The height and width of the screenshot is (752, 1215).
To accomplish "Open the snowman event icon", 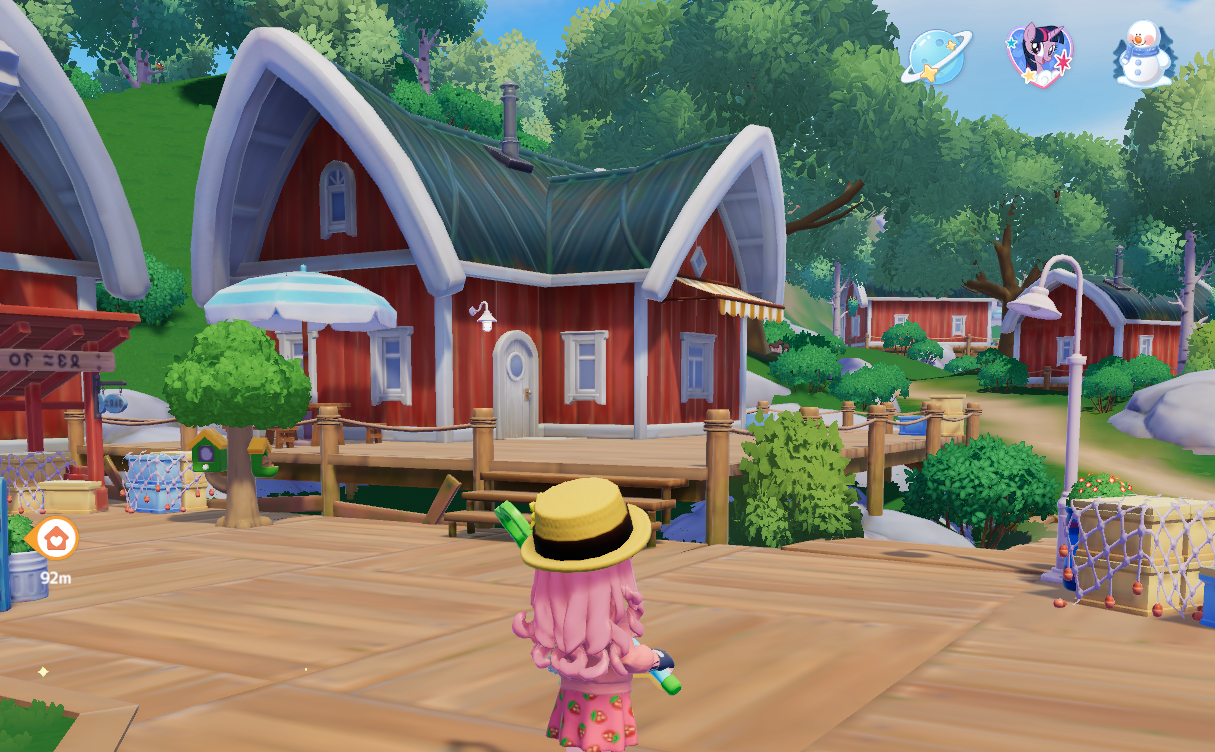I will tap(1142, 56).
